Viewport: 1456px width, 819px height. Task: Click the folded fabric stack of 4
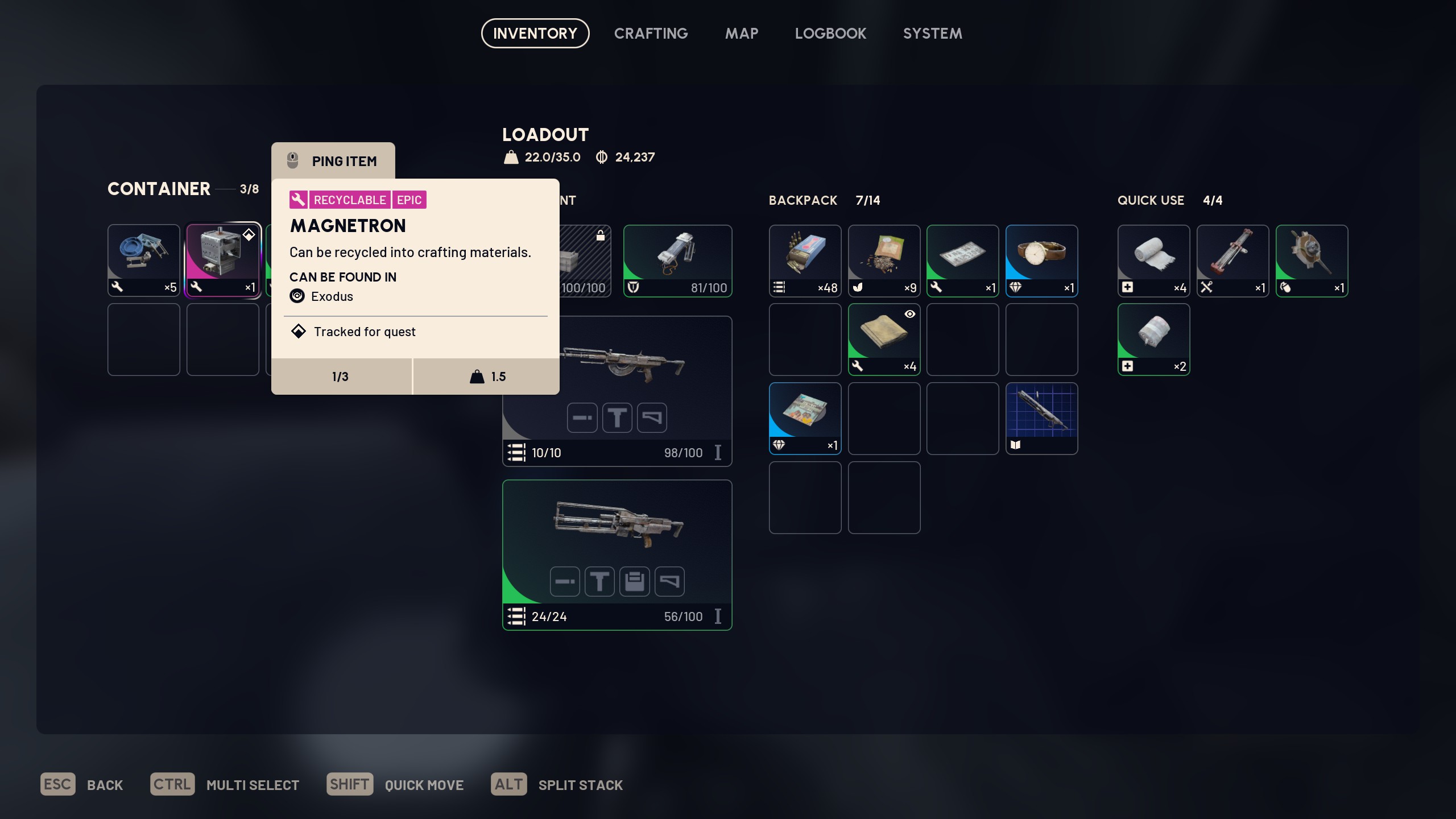(x=884, y=339)
